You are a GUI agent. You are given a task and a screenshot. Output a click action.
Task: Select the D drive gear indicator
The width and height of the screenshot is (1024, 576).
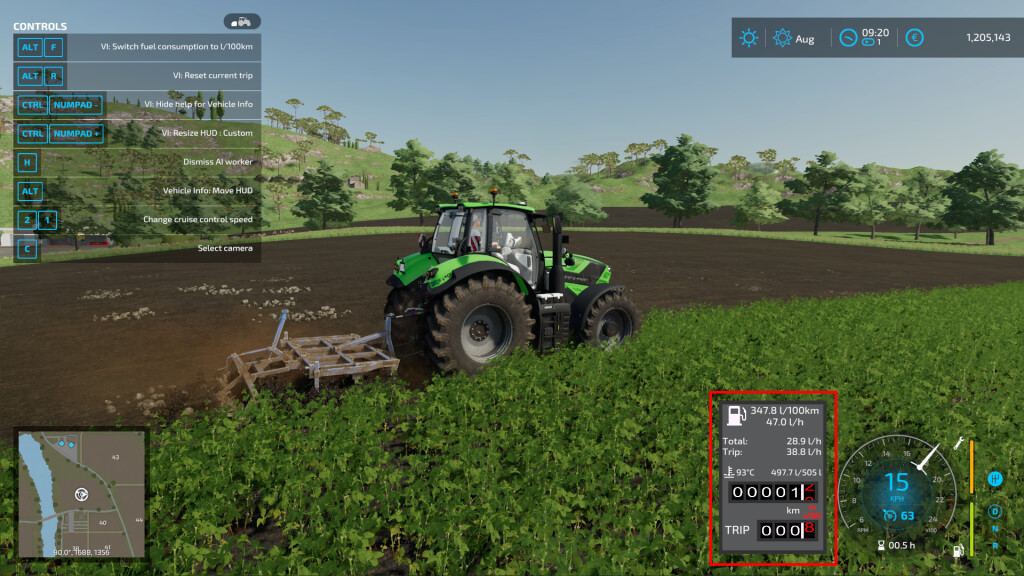(x=995, y=512)
